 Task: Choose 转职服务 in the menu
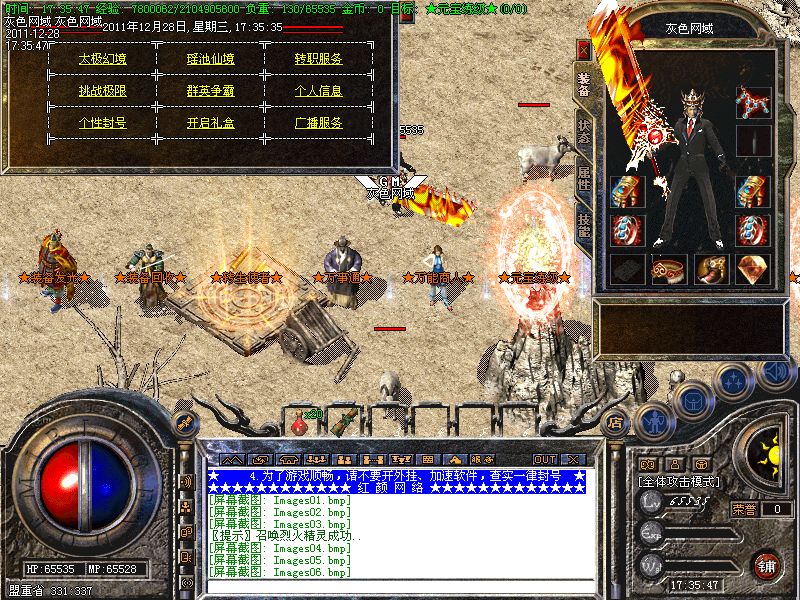319,58
